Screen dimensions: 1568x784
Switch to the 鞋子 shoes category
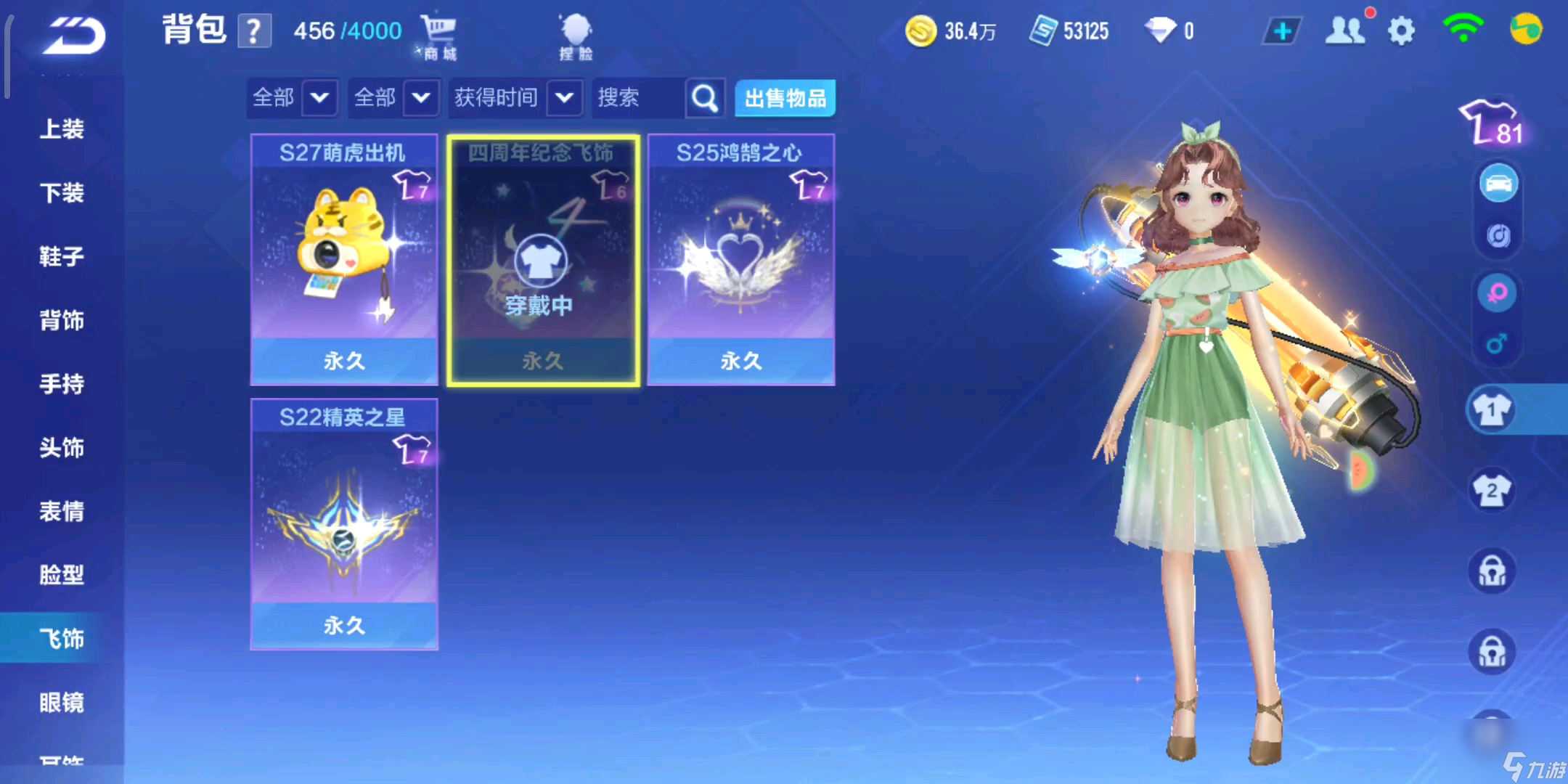click(x=62, y=256)
